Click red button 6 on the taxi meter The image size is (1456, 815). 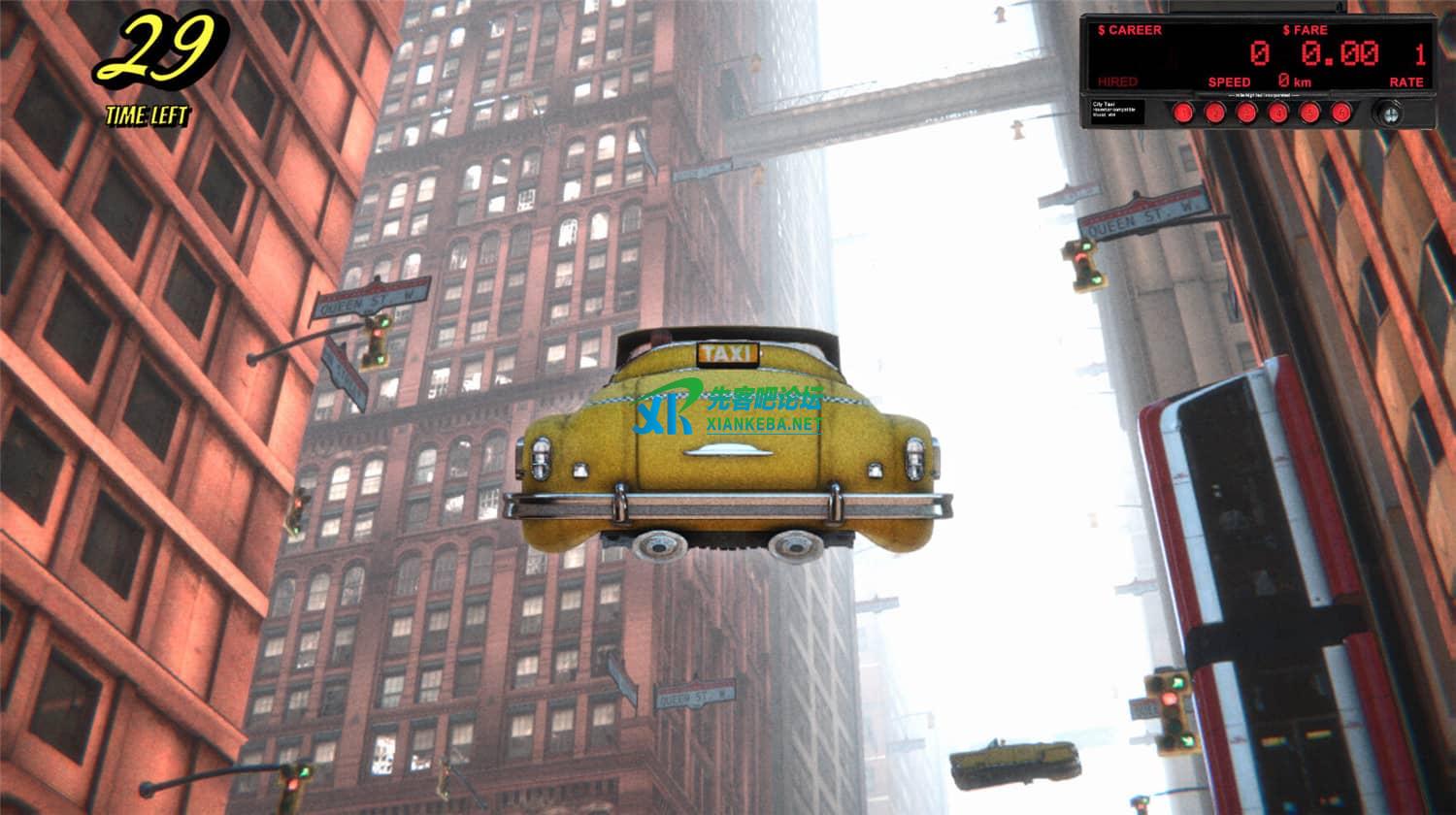tap(1341, 113)
